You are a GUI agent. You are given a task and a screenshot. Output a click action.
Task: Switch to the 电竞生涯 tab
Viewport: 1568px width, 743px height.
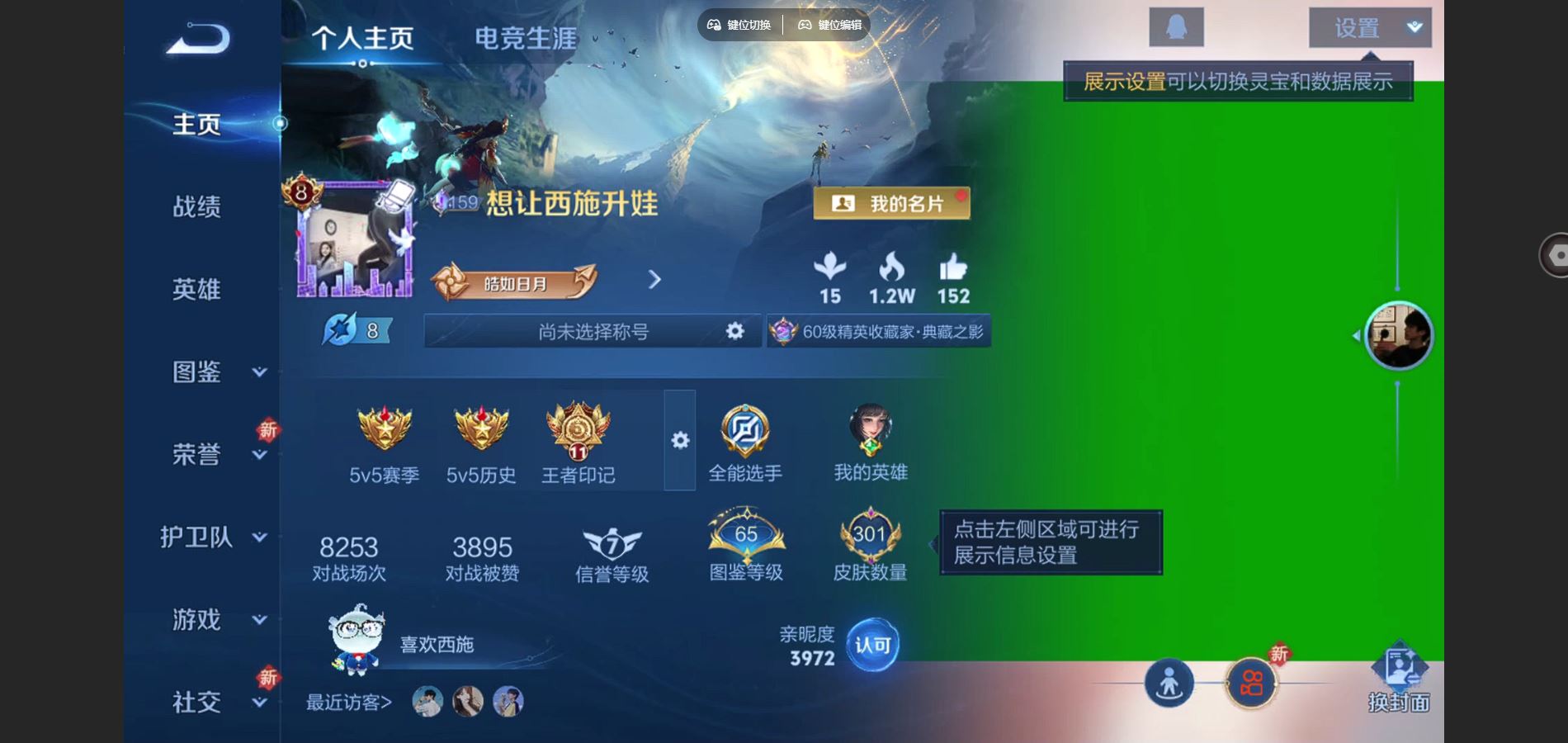coord(525,36)
